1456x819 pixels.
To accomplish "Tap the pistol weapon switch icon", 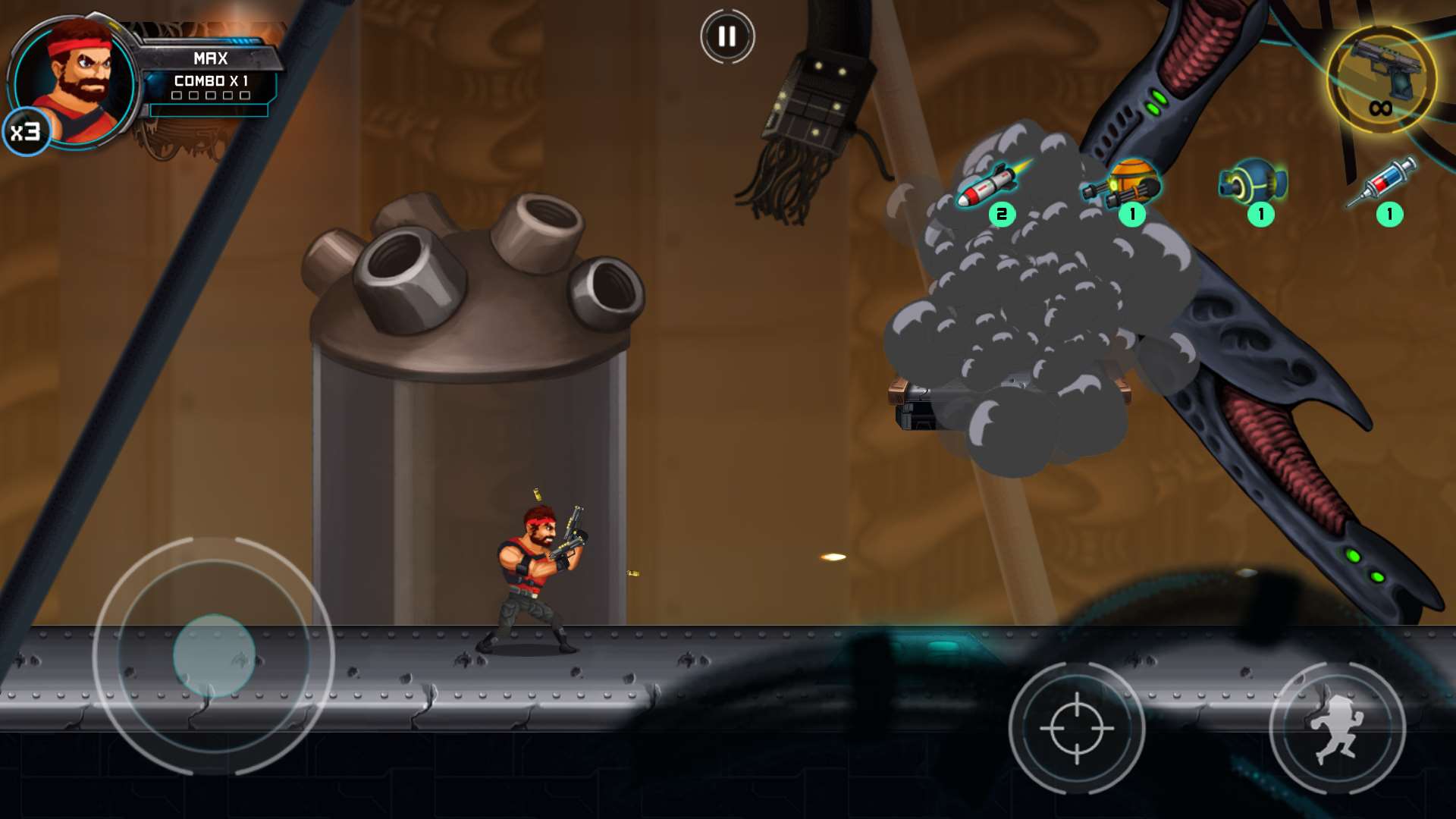I will pos(1382,78).
